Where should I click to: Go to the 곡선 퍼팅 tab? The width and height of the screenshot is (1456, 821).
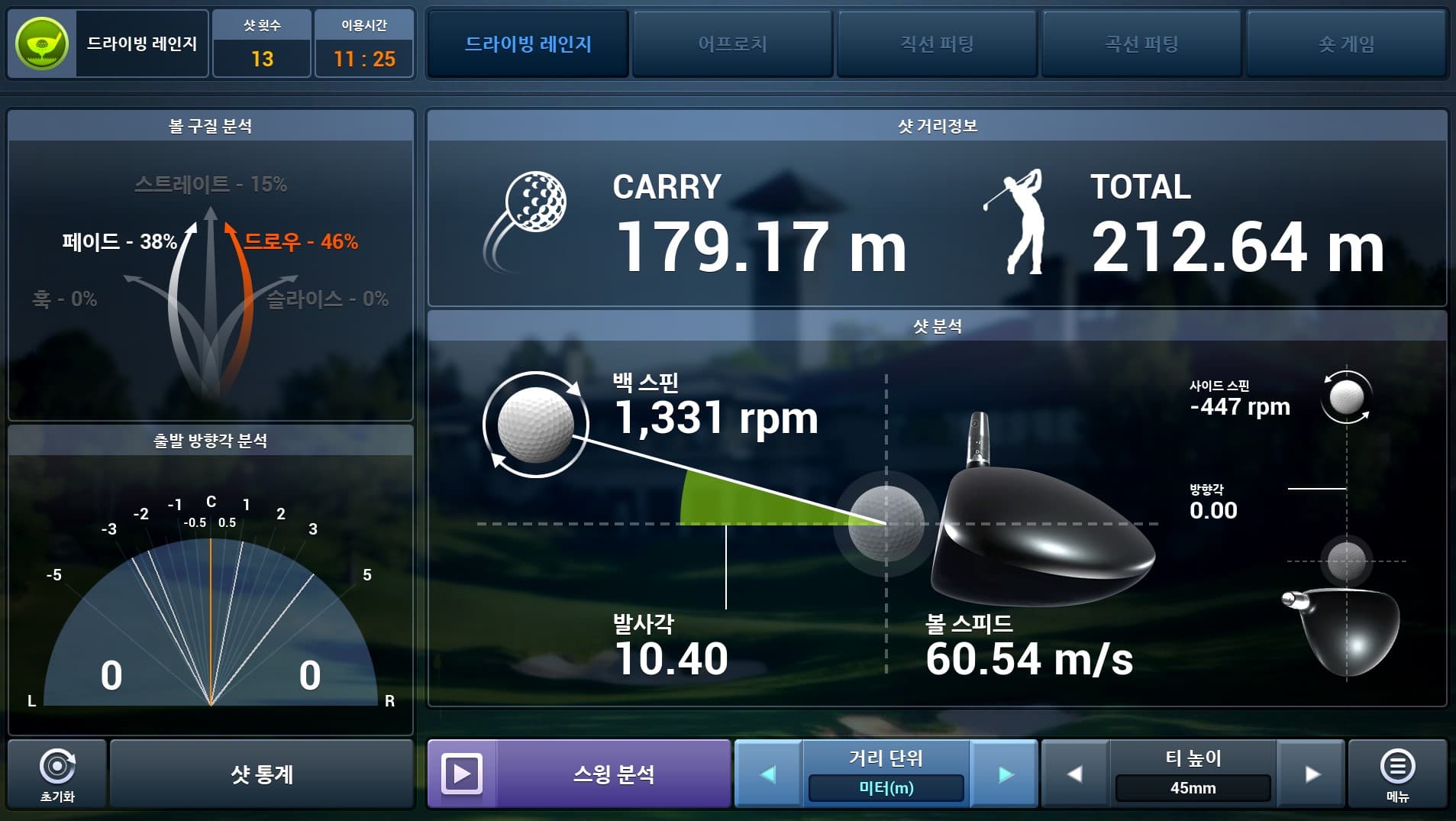tap(1141, 44)
